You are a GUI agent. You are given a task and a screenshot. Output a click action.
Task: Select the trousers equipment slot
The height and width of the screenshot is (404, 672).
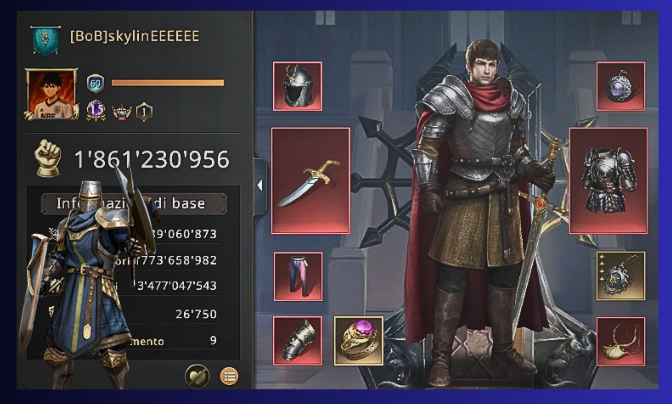click(x=297, y=276)
